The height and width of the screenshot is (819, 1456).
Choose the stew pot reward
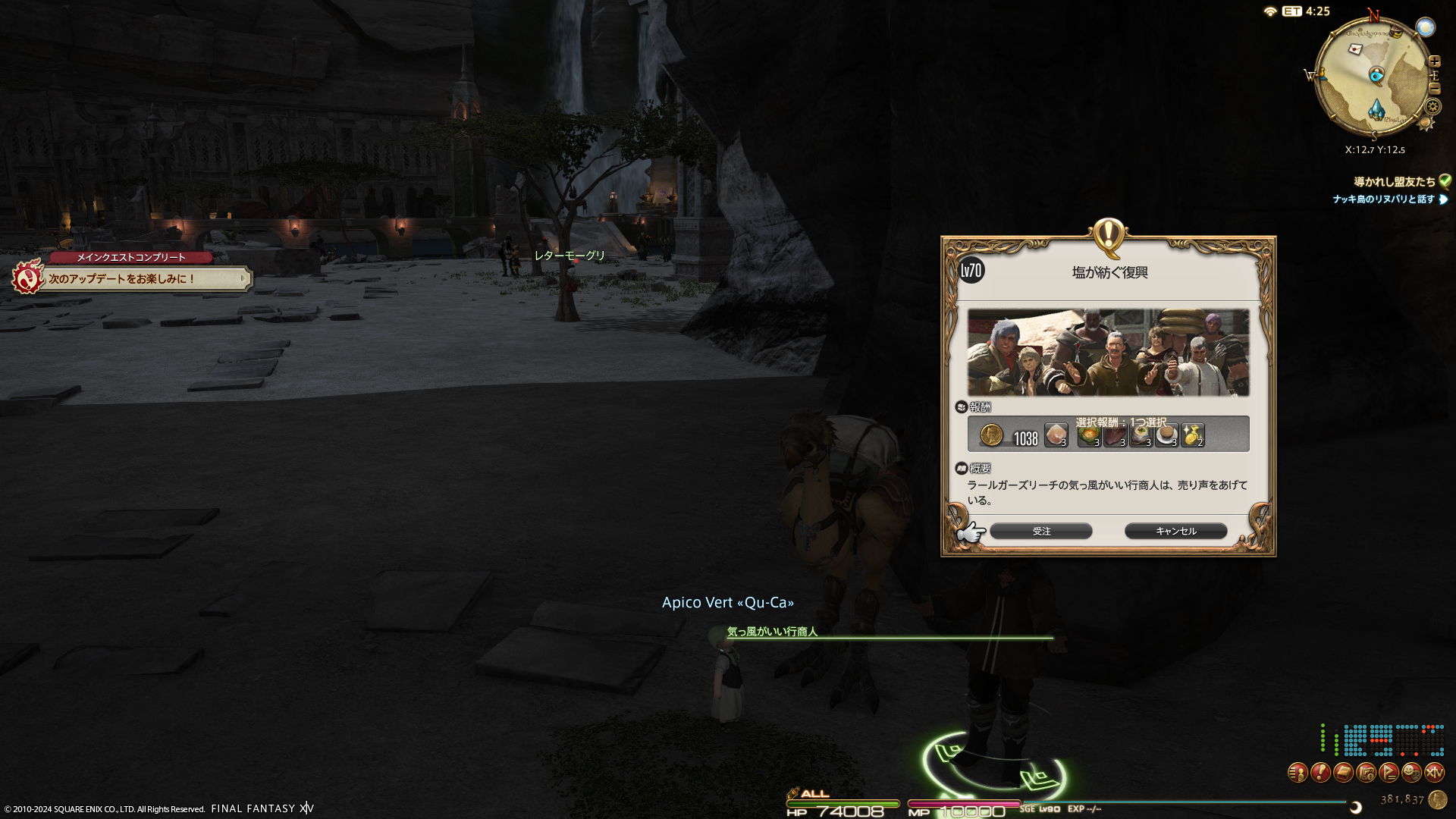point(1141,436)
